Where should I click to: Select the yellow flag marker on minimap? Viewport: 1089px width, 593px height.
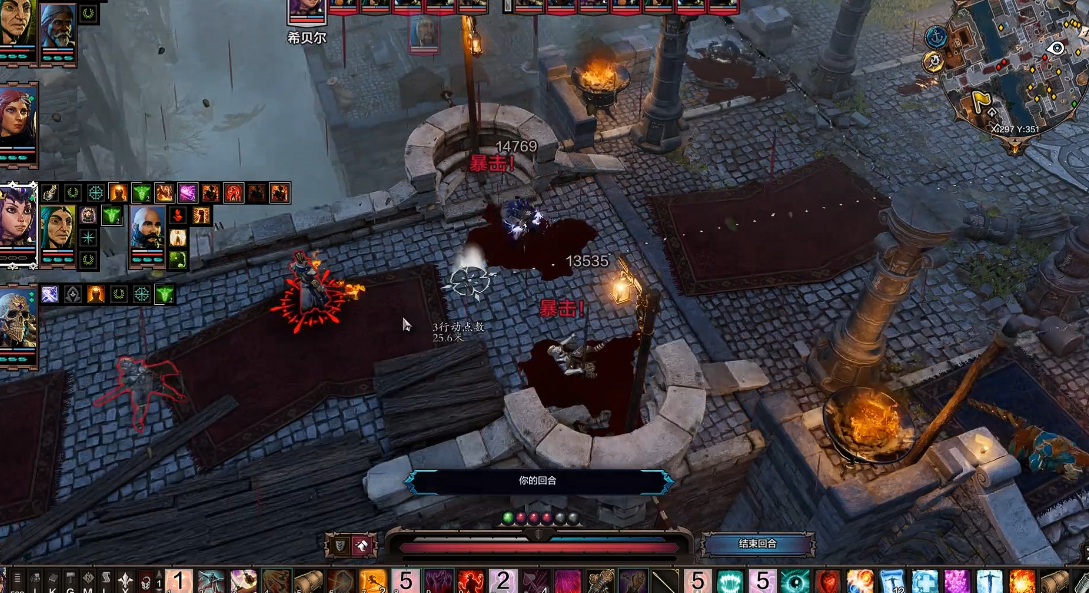[982, 102]
